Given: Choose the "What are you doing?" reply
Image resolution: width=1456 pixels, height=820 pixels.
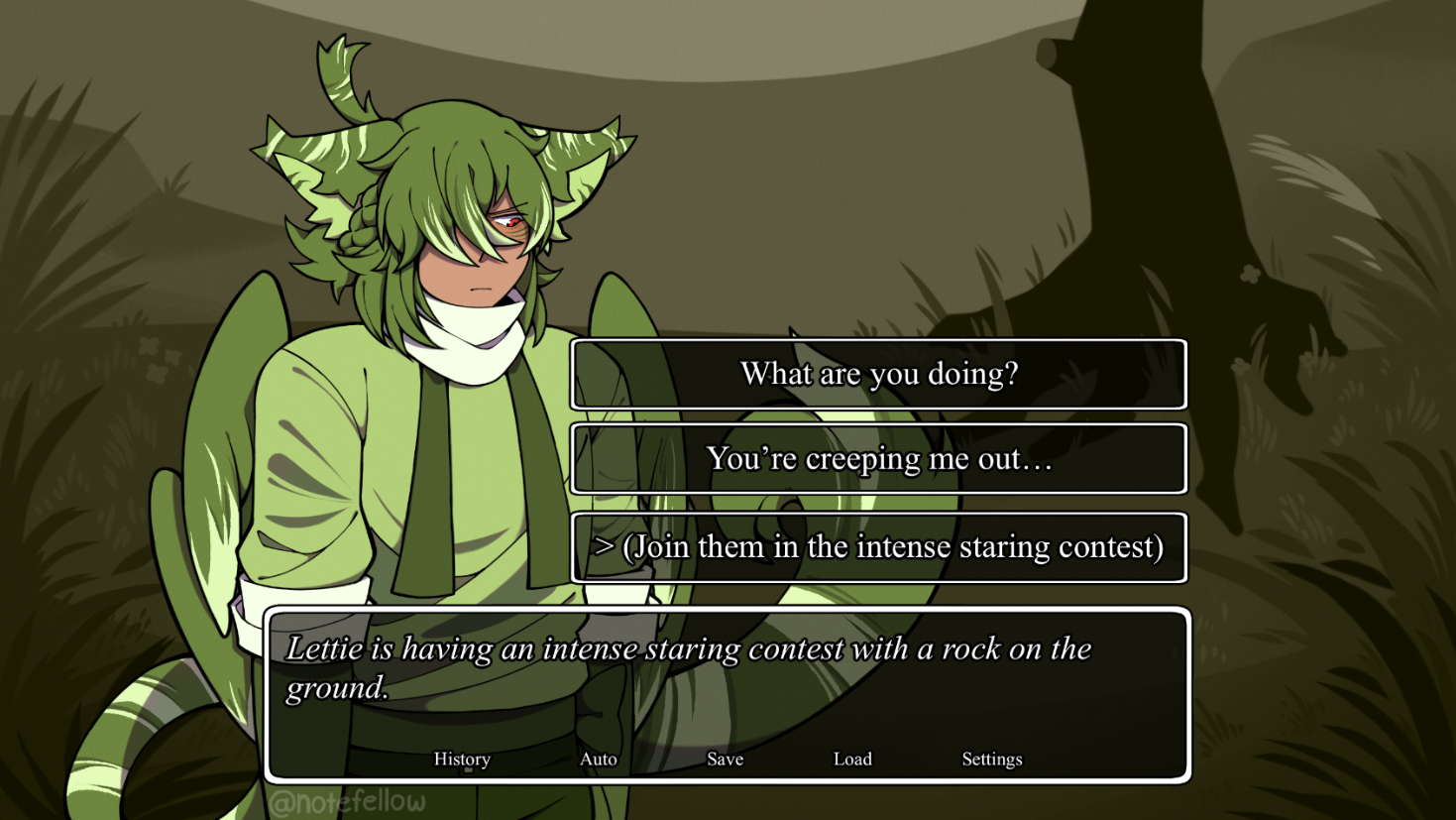Looking at the screenshot, I should (x=878, y=374).
